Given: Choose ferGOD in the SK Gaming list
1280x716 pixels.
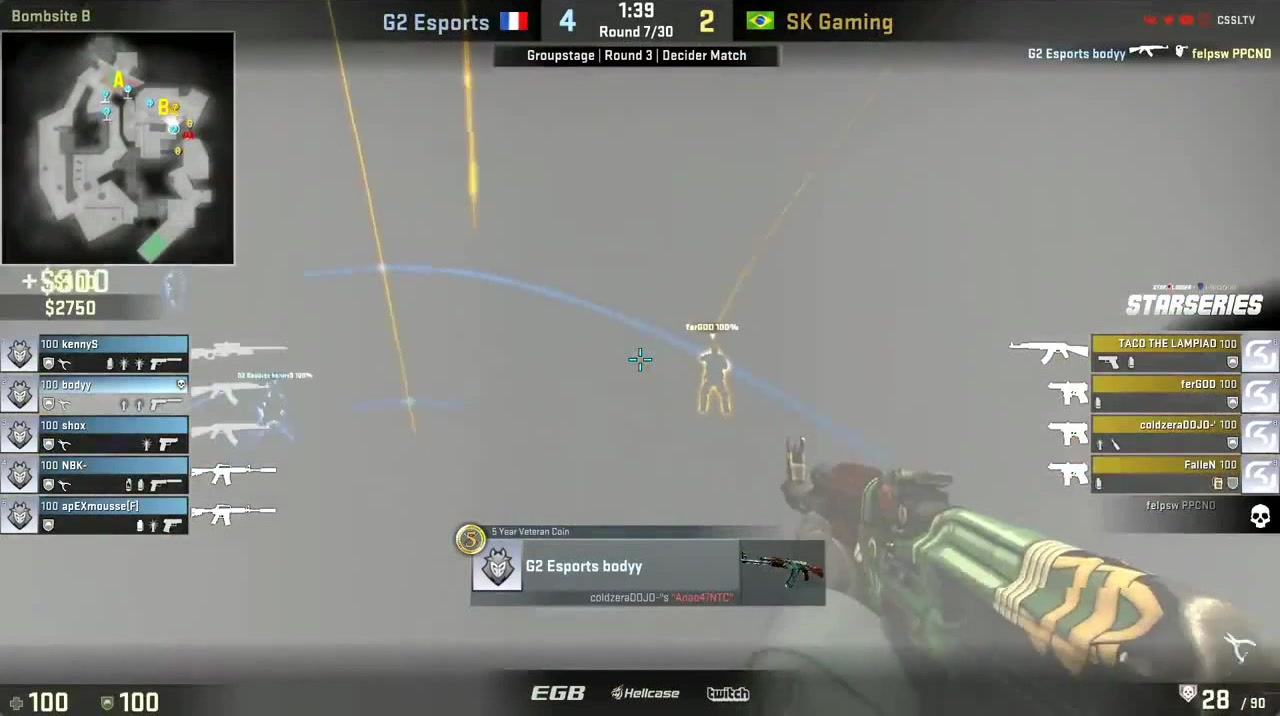Looking at the screenshot, I should click(x=1166, y=393).
